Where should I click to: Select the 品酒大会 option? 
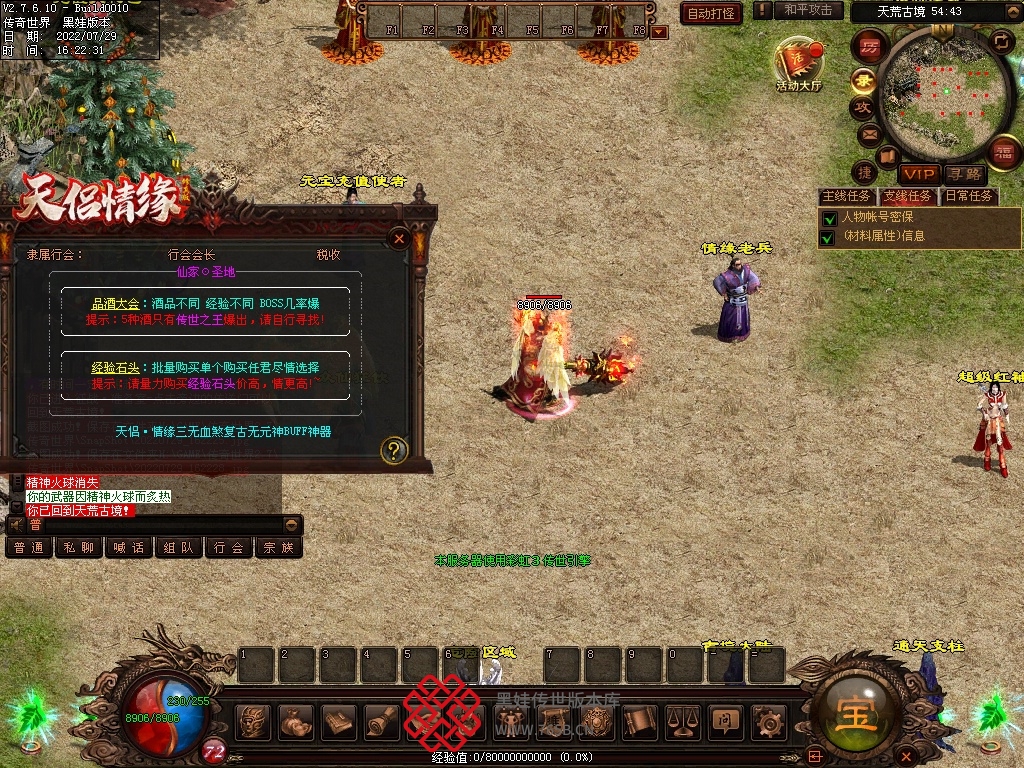(118, 303)
